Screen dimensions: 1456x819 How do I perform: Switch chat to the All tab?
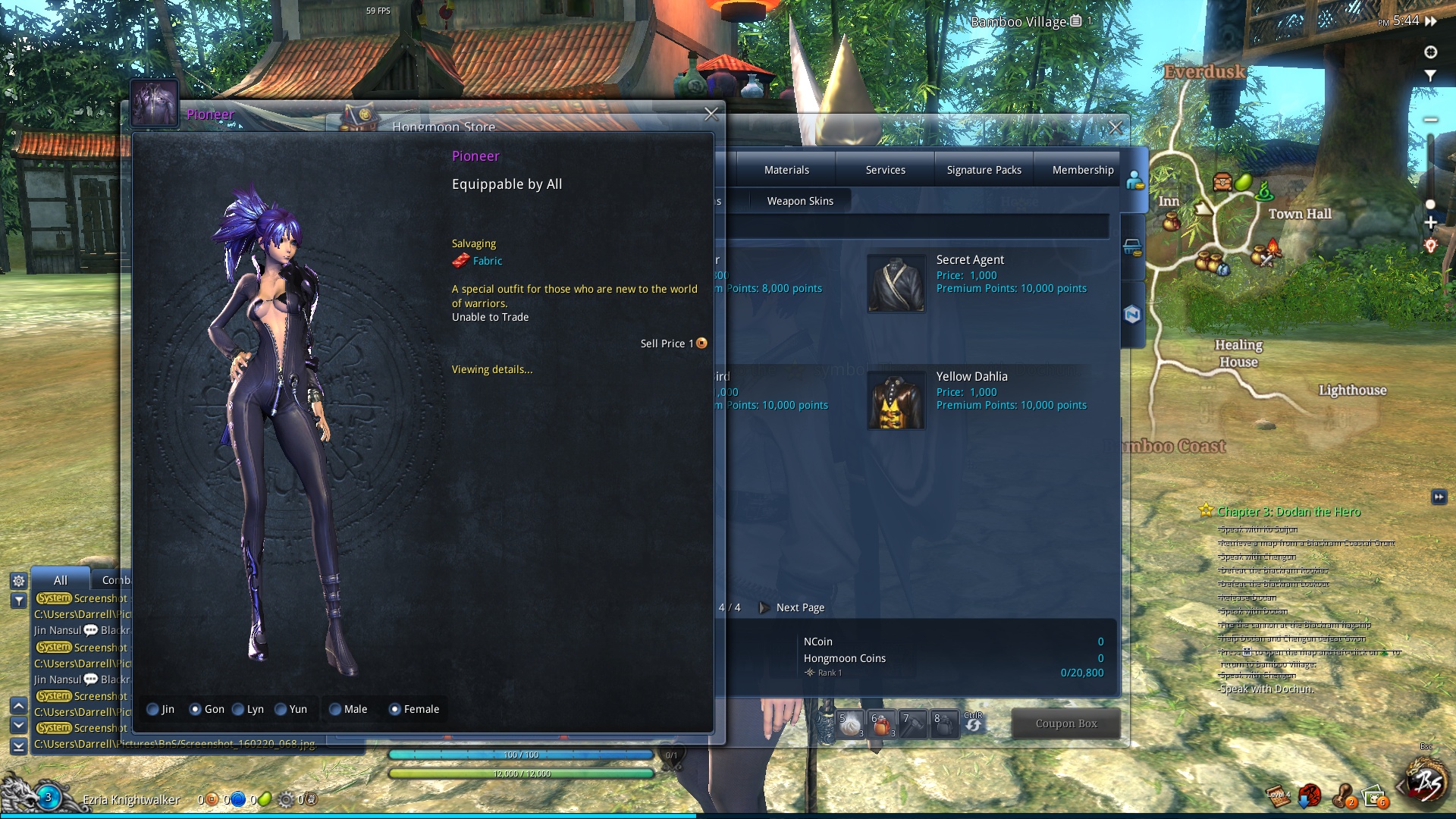[61, 580]
